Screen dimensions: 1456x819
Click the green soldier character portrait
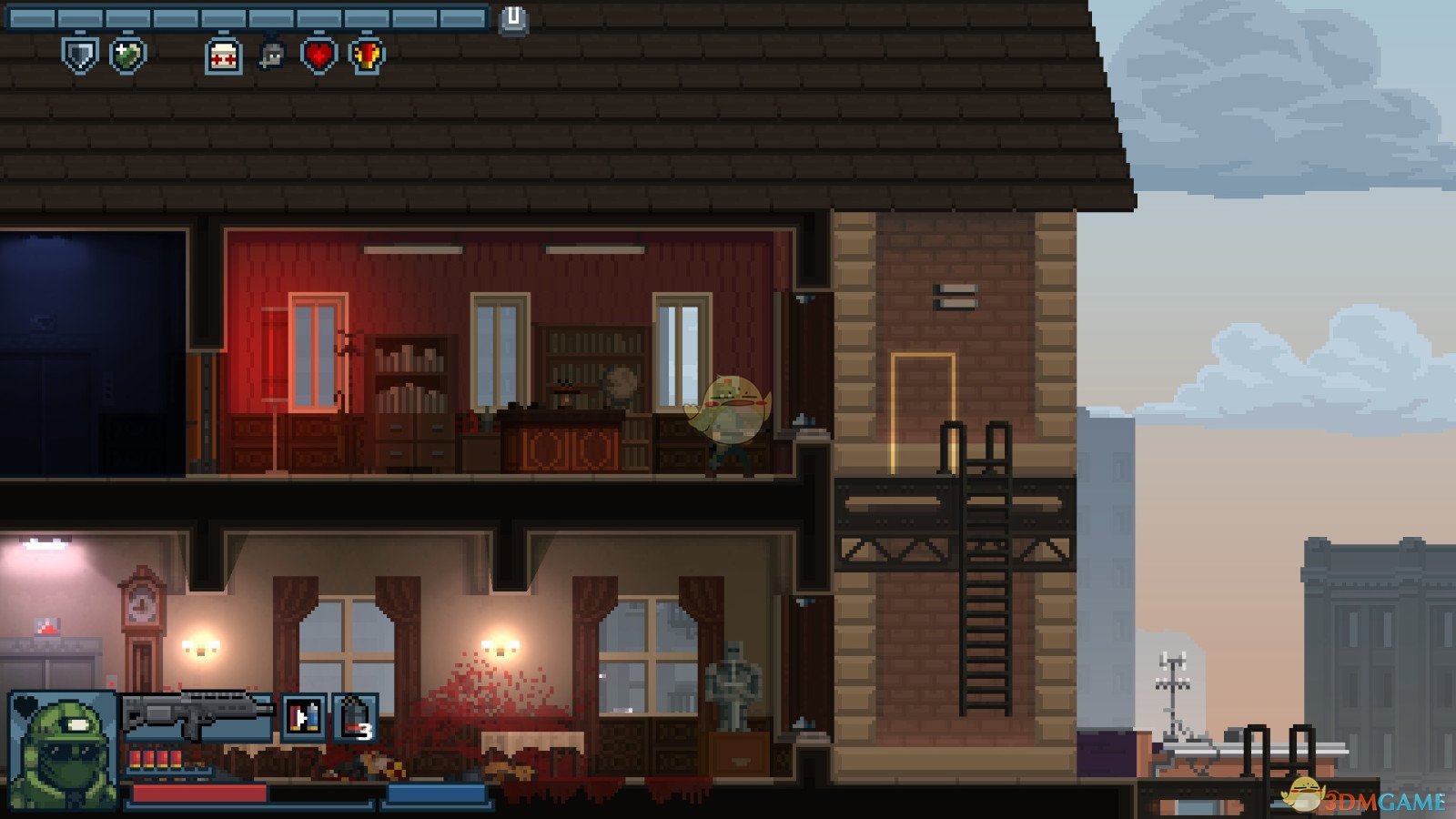click(62, 748)
